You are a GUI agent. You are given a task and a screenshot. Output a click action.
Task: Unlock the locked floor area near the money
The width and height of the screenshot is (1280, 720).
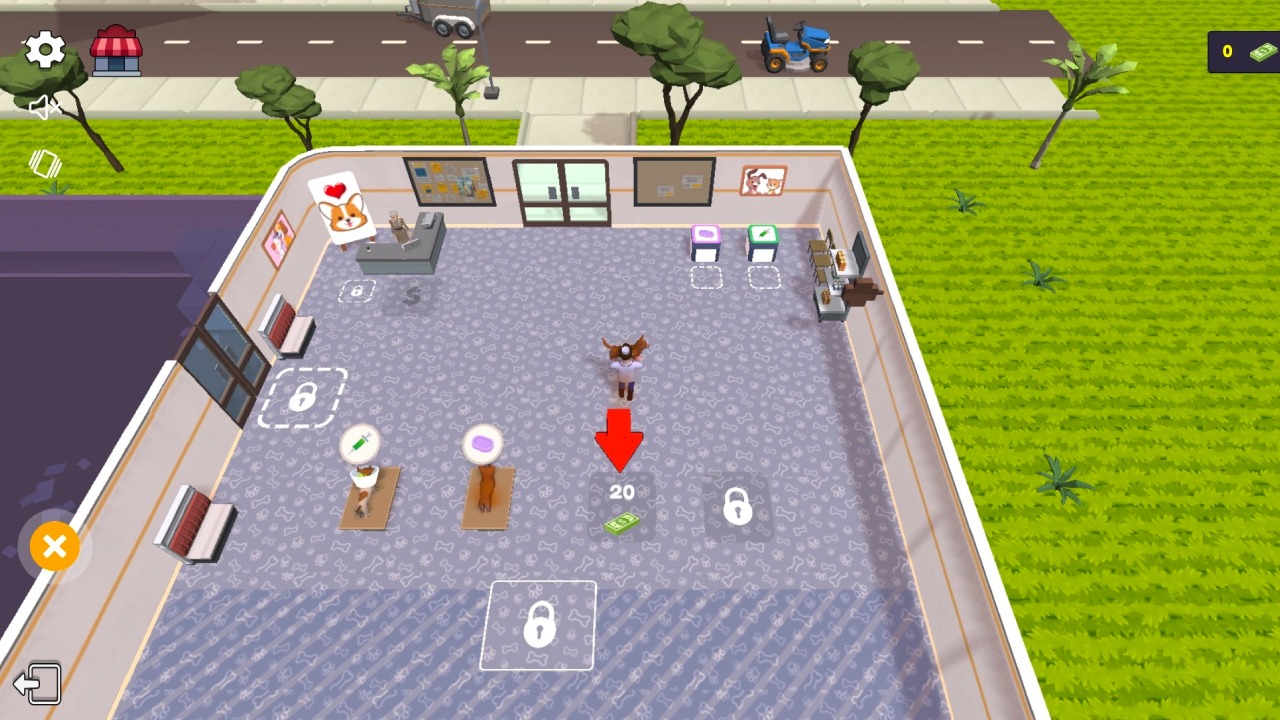pos(737,507)
